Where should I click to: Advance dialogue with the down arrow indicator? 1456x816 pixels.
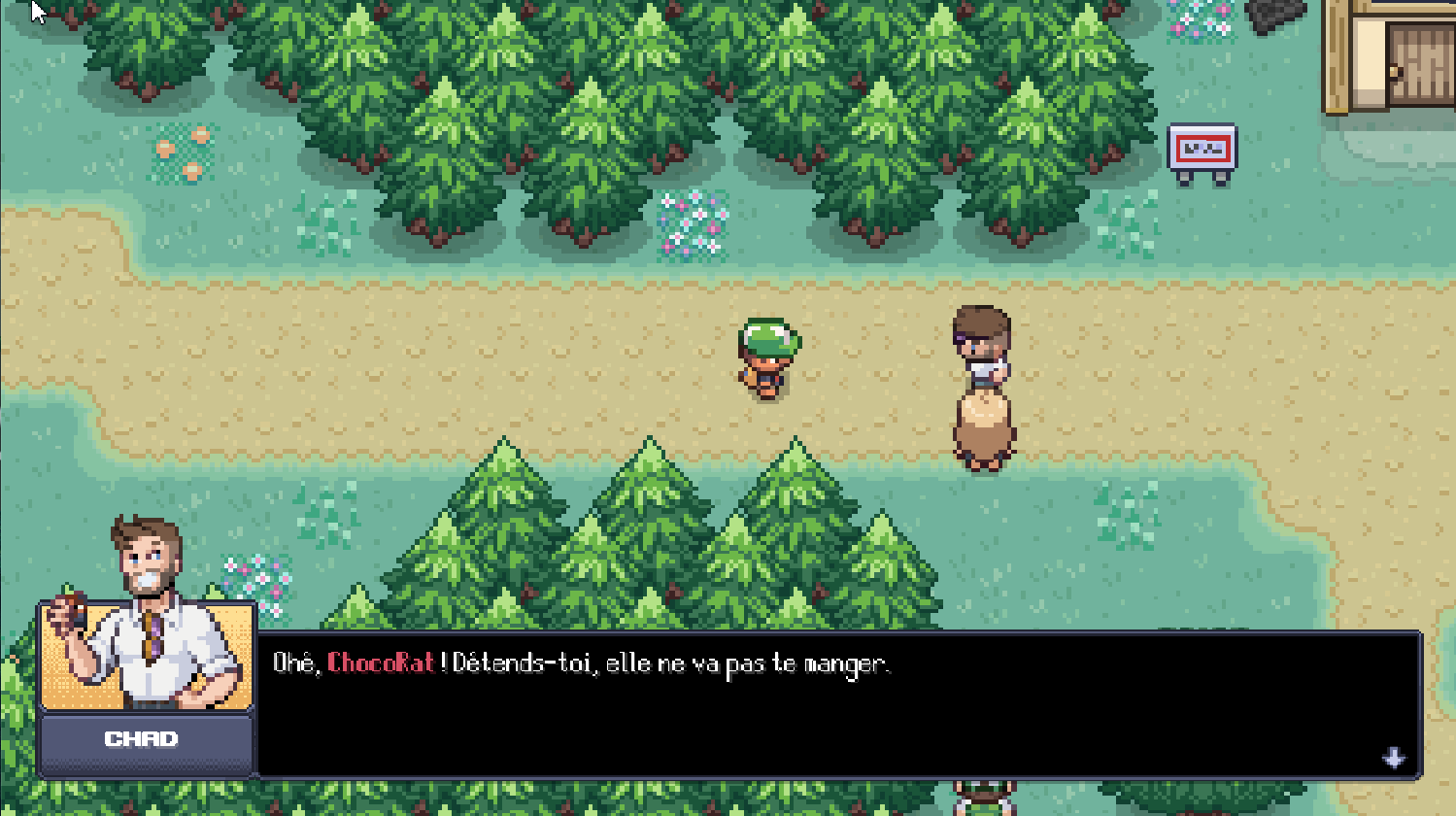1394,758
